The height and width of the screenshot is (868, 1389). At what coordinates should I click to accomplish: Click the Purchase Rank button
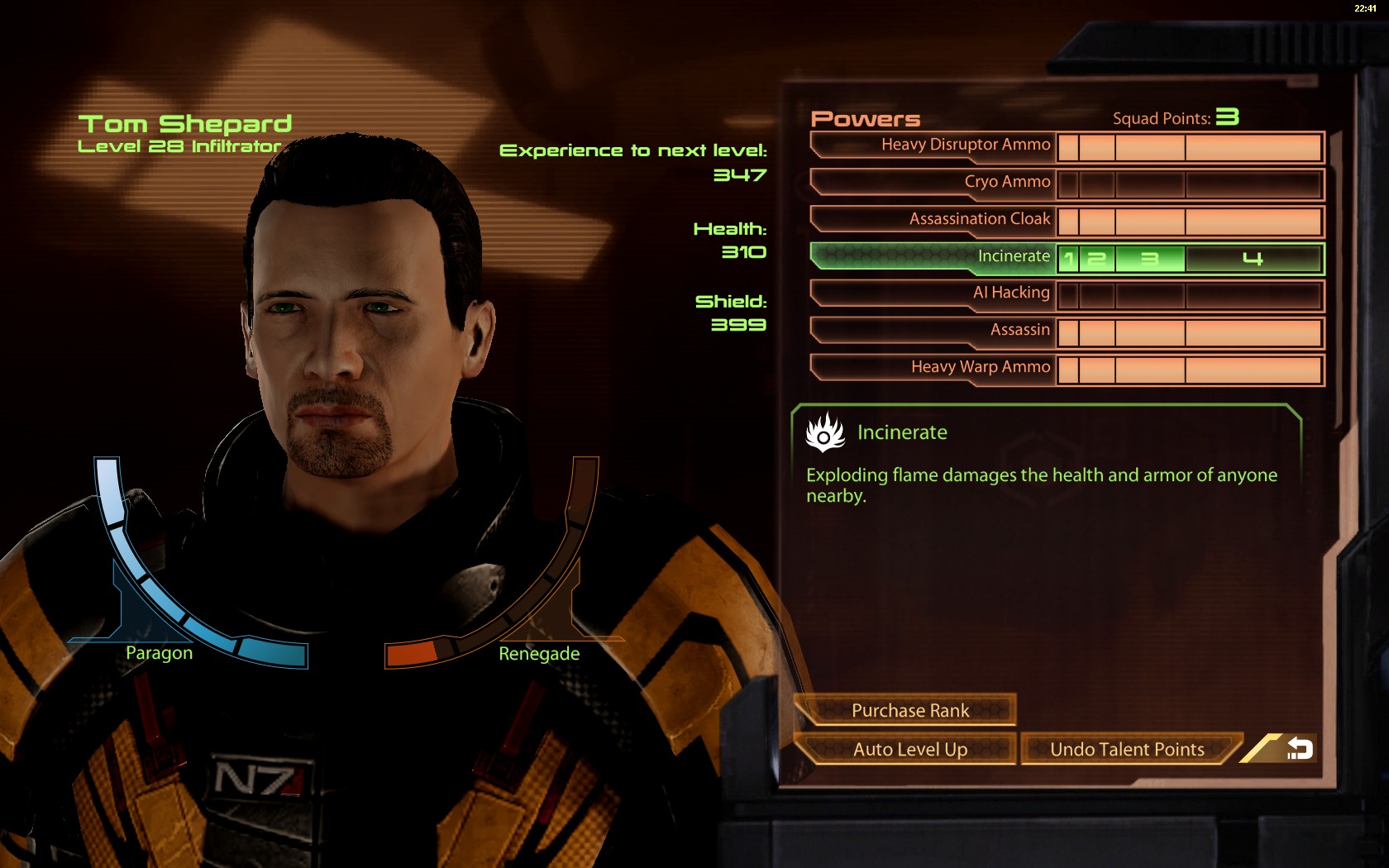pyautogui.click(x=909, y=711)
